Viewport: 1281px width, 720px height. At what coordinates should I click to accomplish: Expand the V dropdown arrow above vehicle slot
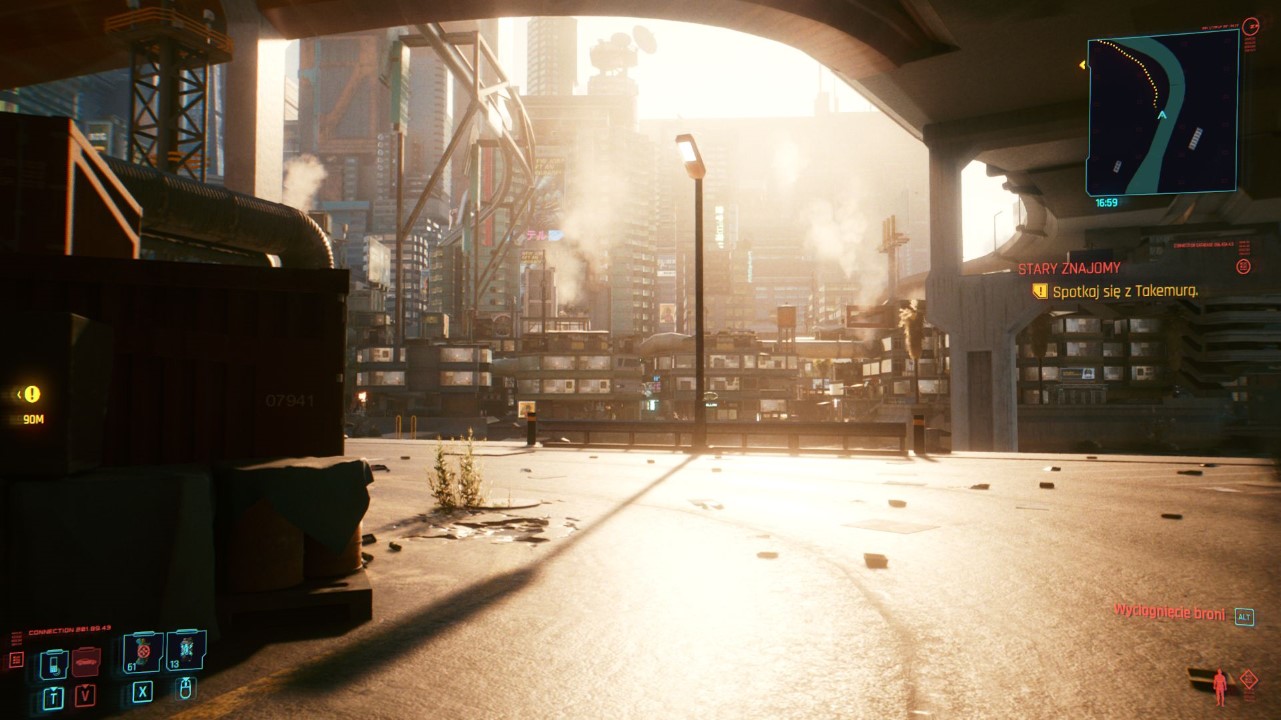[85, 687]
